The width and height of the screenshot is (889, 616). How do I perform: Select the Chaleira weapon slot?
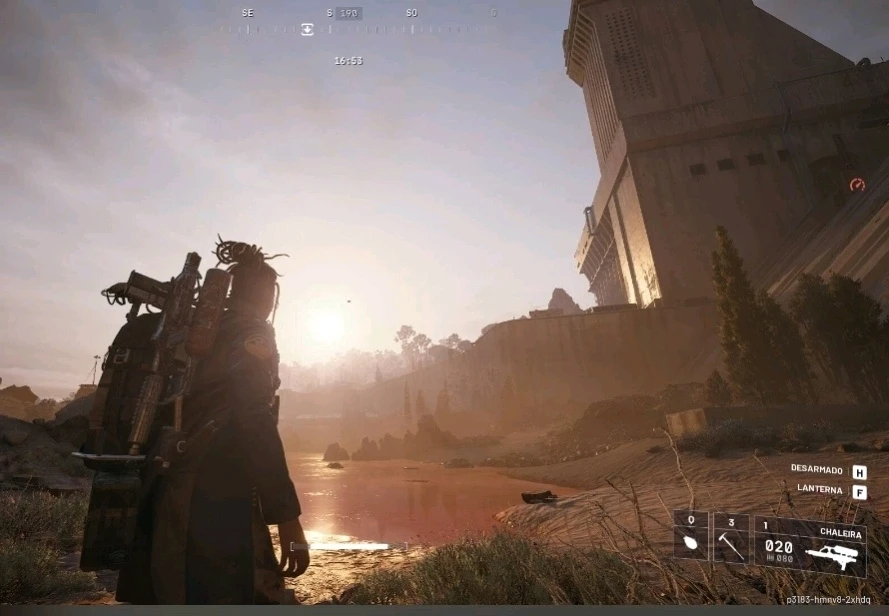[810, 546]
